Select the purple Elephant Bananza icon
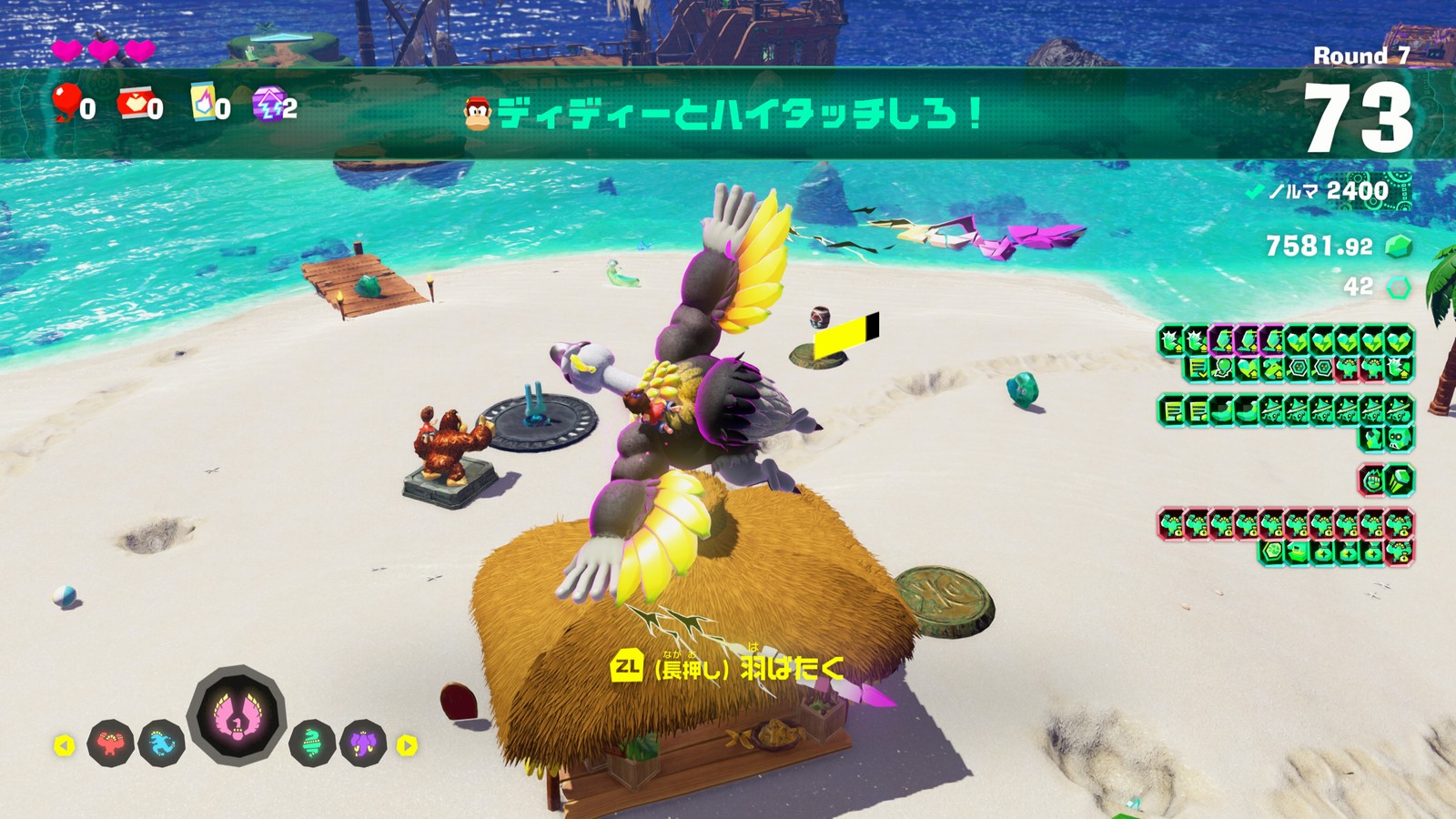The image size is (1456, 819). click(x=364, y=741)
